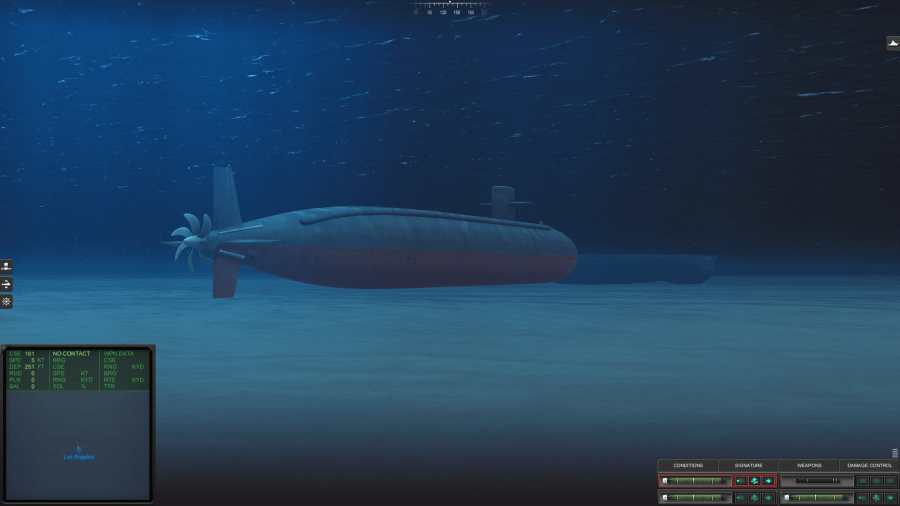Click the surface ship icon on left edge
Viewport: 900px width, 506px height.
[6, 267]
